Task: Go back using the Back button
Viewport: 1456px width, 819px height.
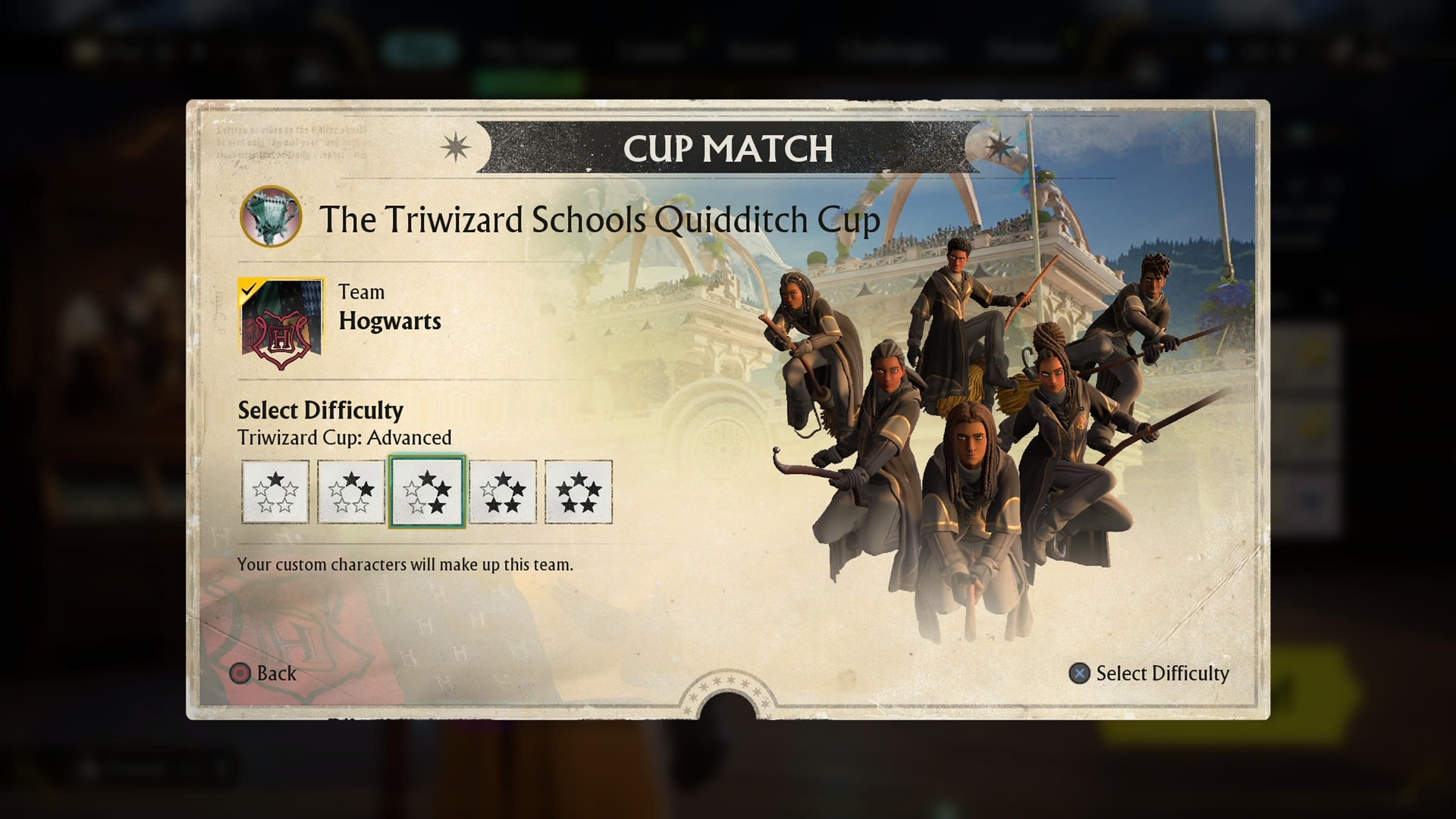Action: 264,673
